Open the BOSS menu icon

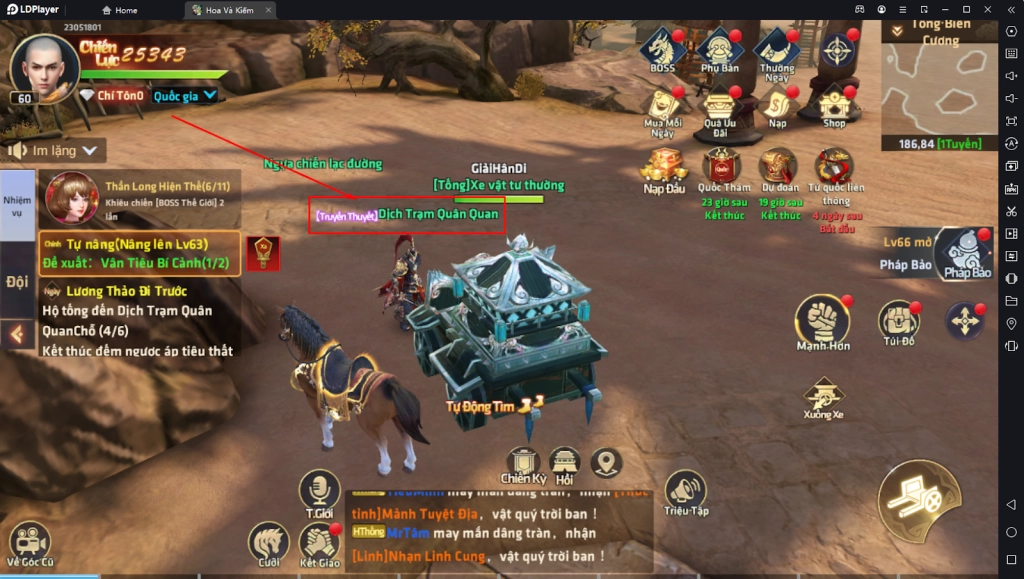[662, 48]
